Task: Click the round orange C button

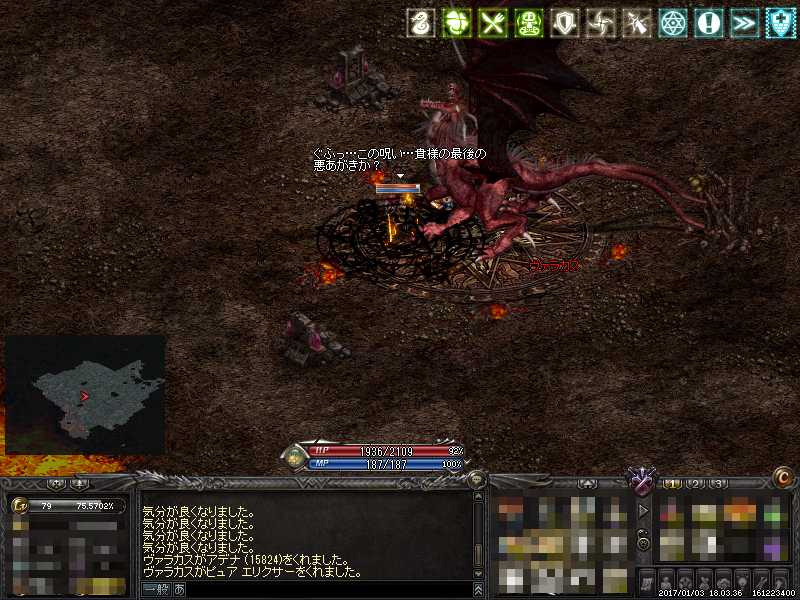Action: coord(783,479)
